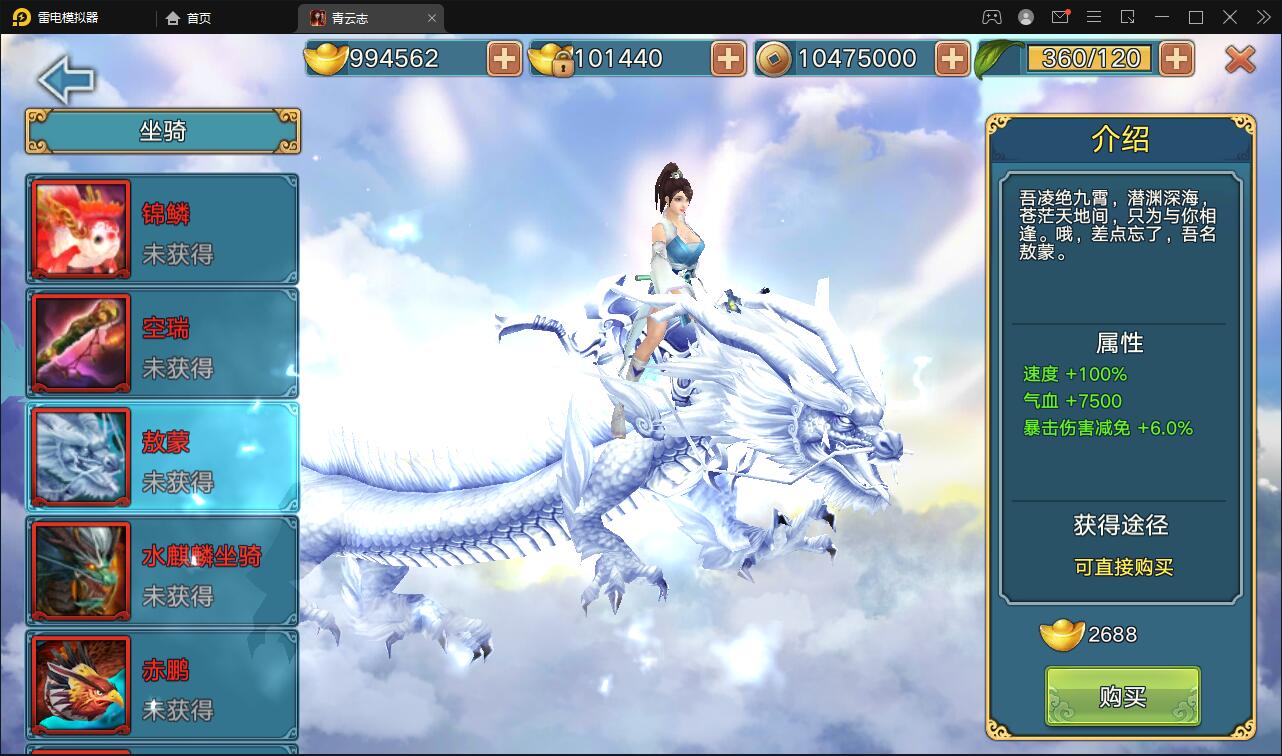Select the 锦鳞 mount entry
The image size is (1282, 756).
(x=162, y=230)
